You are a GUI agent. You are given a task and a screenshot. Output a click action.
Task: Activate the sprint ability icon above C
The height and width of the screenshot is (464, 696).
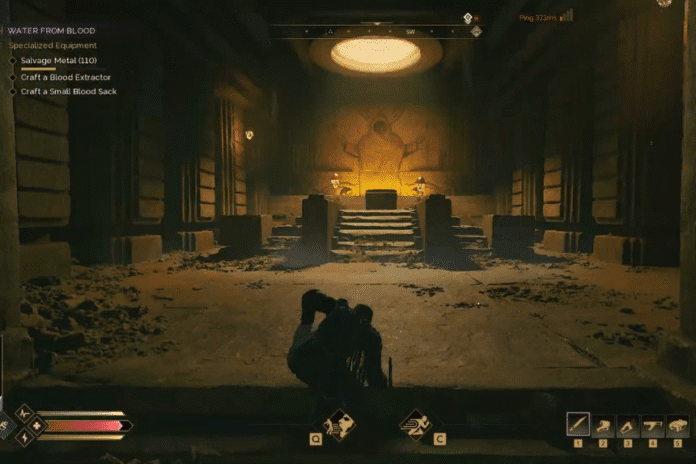[x=415, y=423]
